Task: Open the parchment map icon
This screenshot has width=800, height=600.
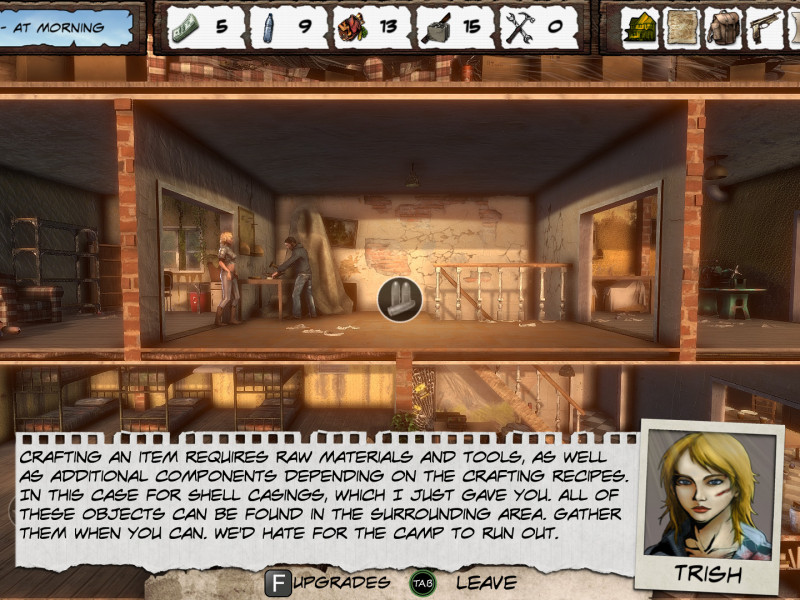Action: [x=683, y=27]
